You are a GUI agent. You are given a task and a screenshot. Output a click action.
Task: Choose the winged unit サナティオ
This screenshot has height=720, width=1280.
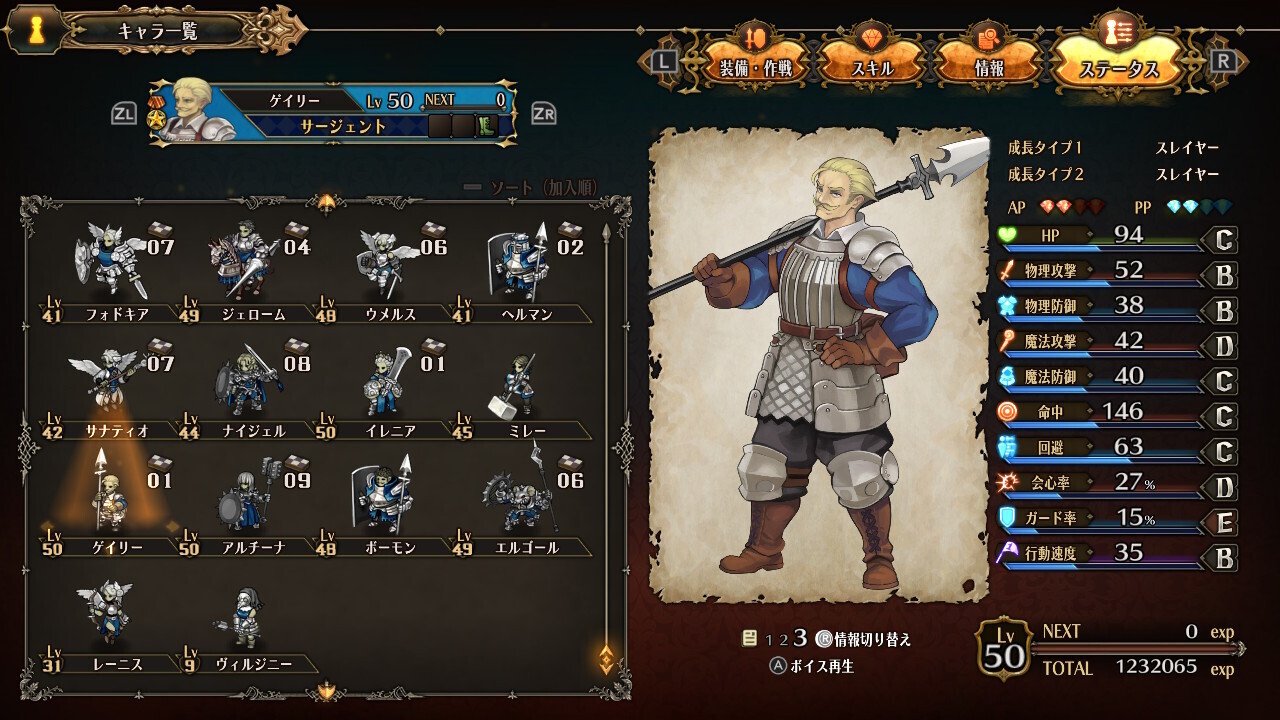[x=111, y=385]
